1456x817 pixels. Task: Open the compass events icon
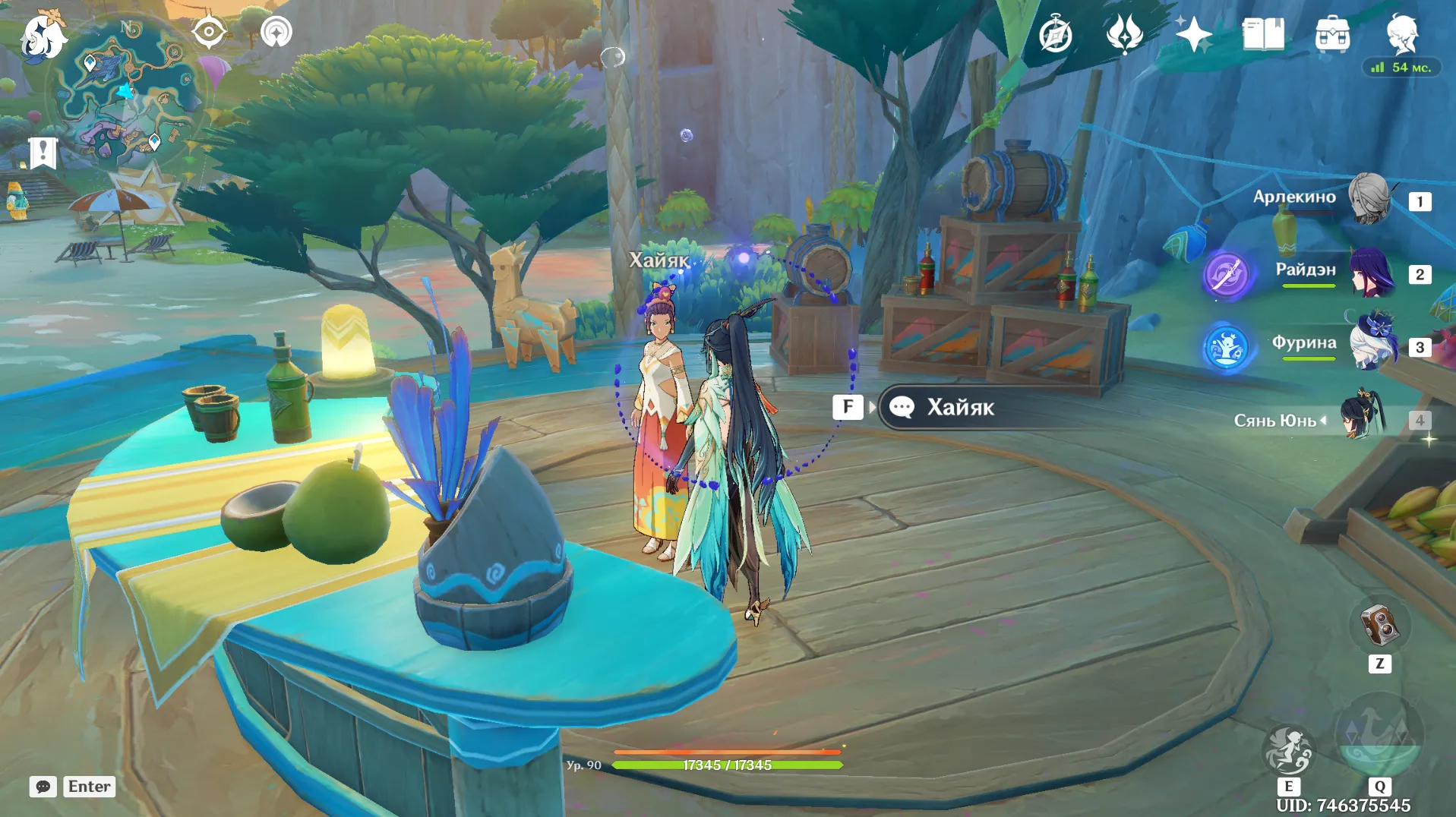pos(1055,35)
